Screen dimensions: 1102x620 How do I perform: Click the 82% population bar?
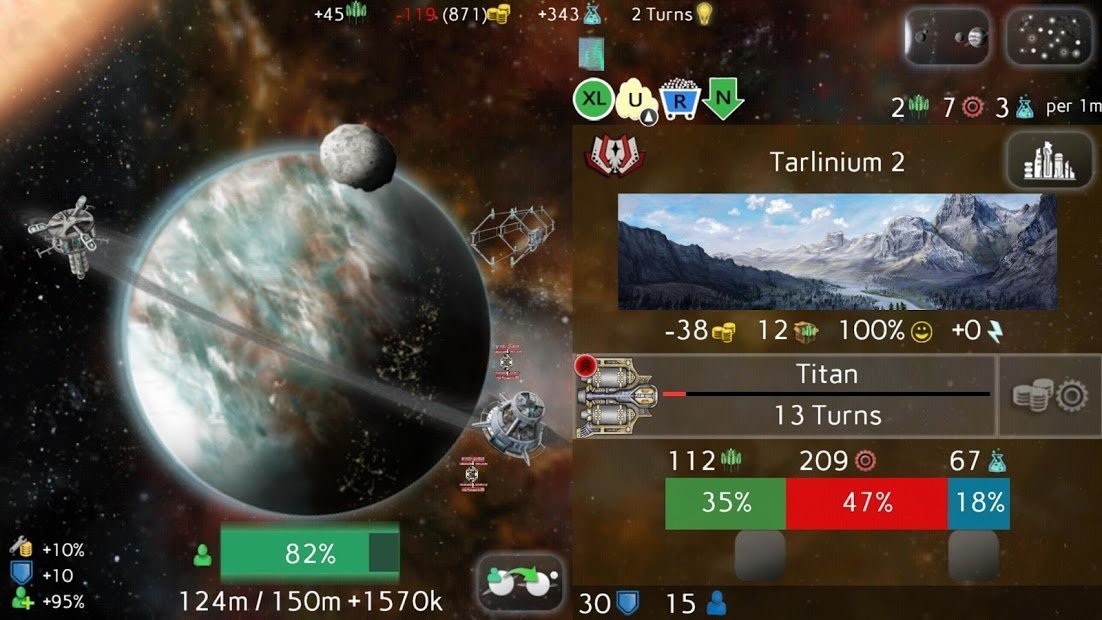click(x=309, y=554)
